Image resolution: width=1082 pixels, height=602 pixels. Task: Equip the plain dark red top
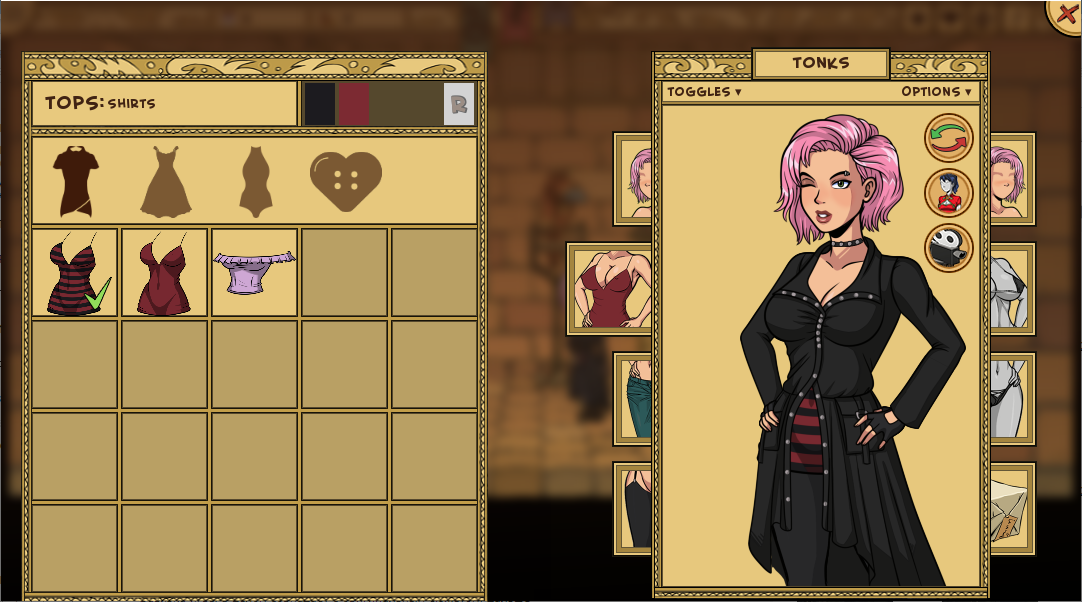[x=164, y=273]
